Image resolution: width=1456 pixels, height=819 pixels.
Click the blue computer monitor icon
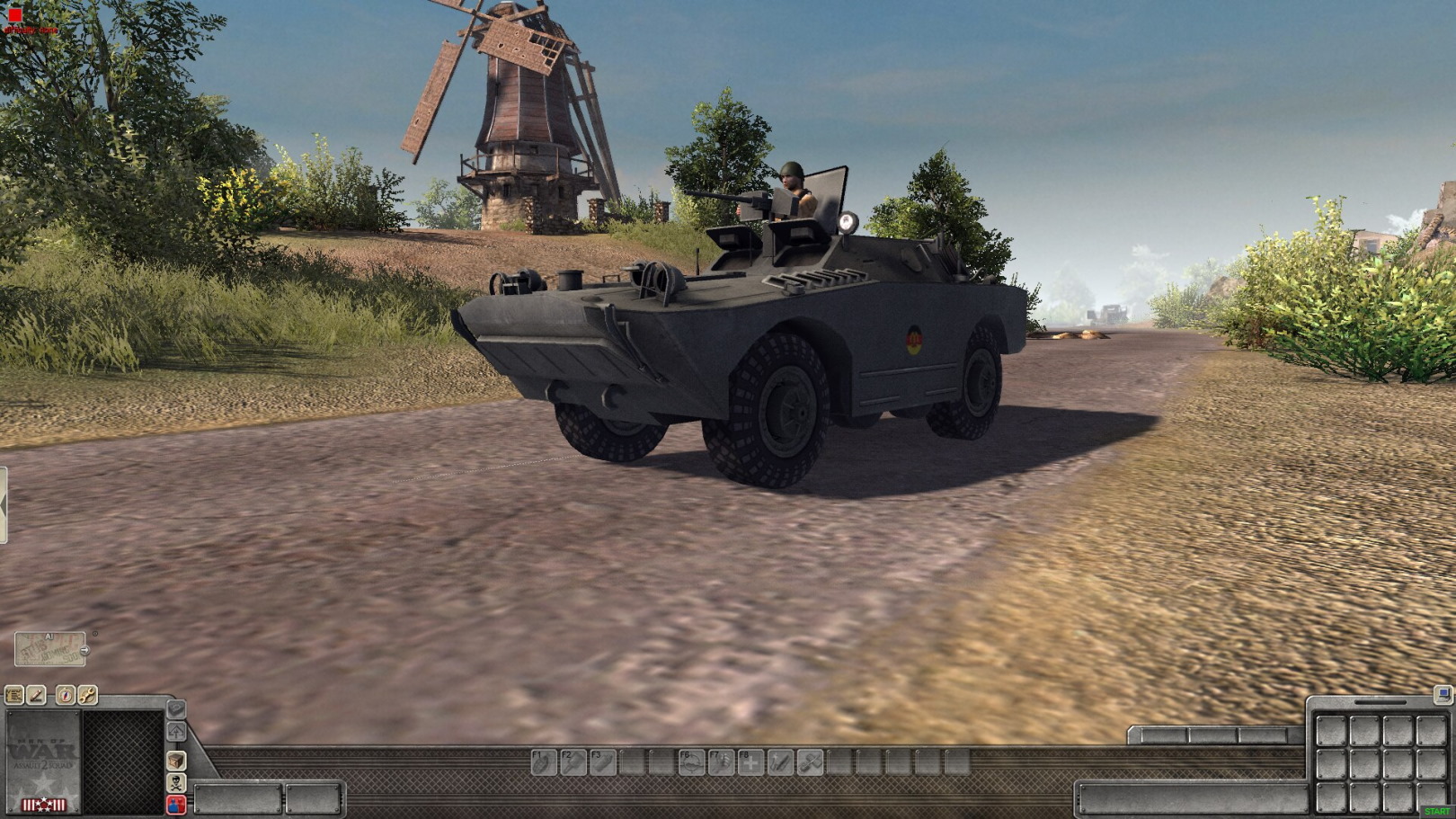point(1443,694)
